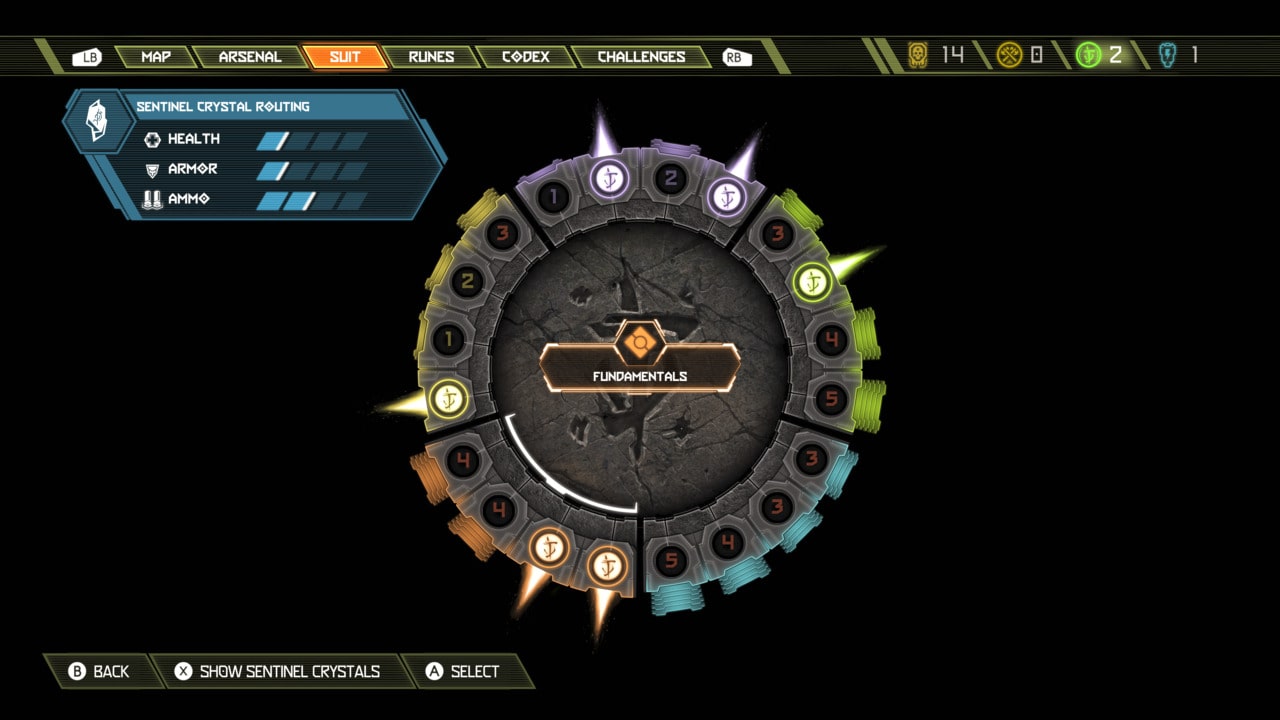Select the Suit tab
This screenshot has width=1280, height=720.
tap(345, 57)
